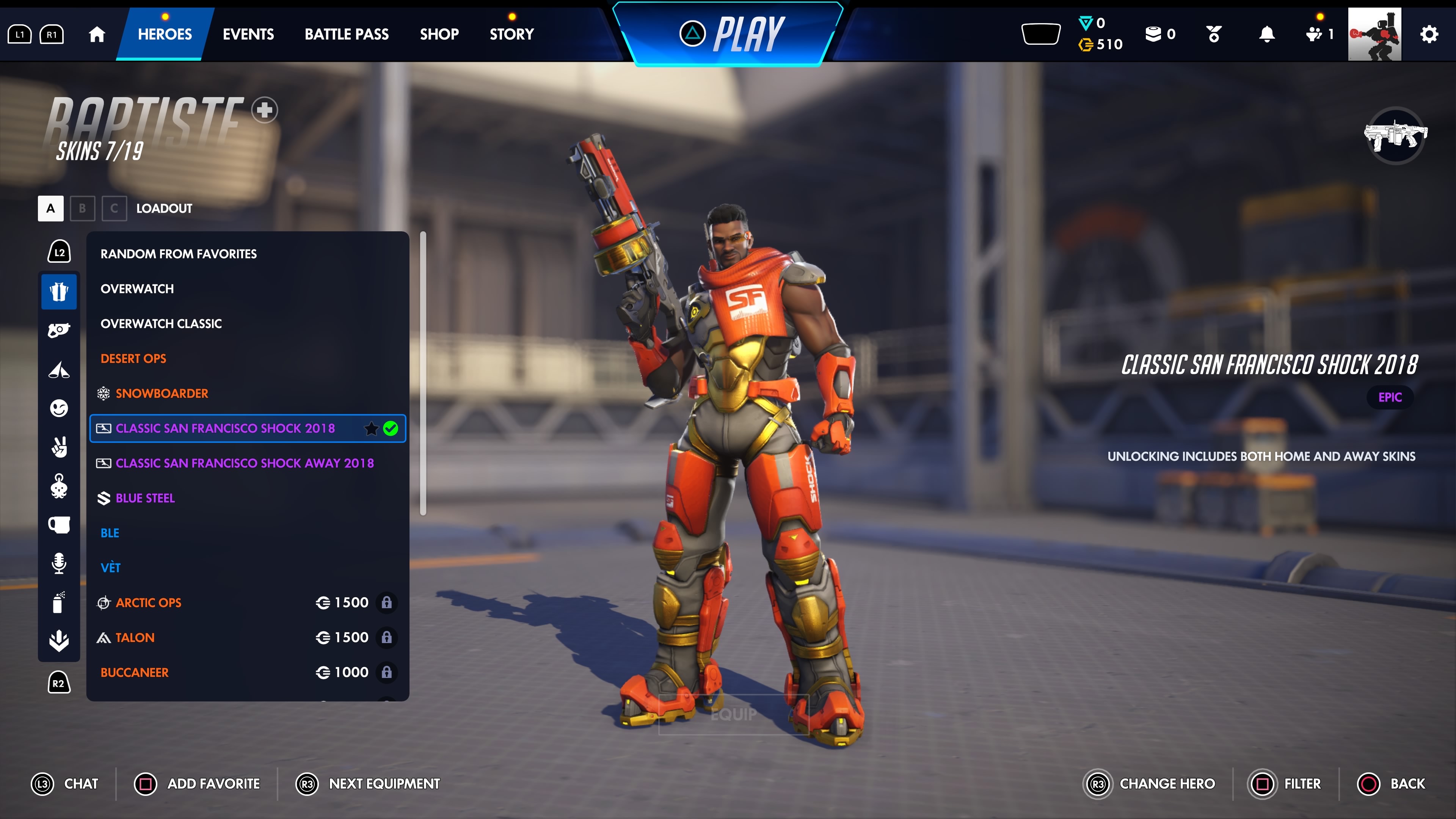Return to the home screen icon
1456x819 pixels.
(97, 34)
